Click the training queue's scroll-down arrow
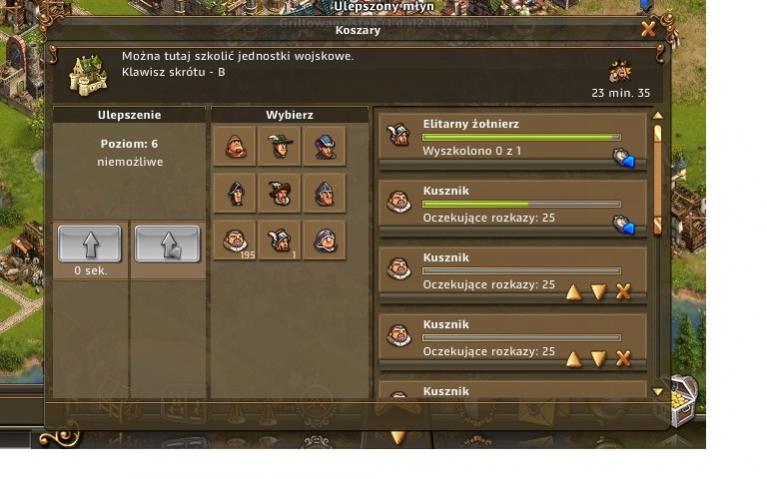This screenshot has height=479, width=767. click(657, 392)
